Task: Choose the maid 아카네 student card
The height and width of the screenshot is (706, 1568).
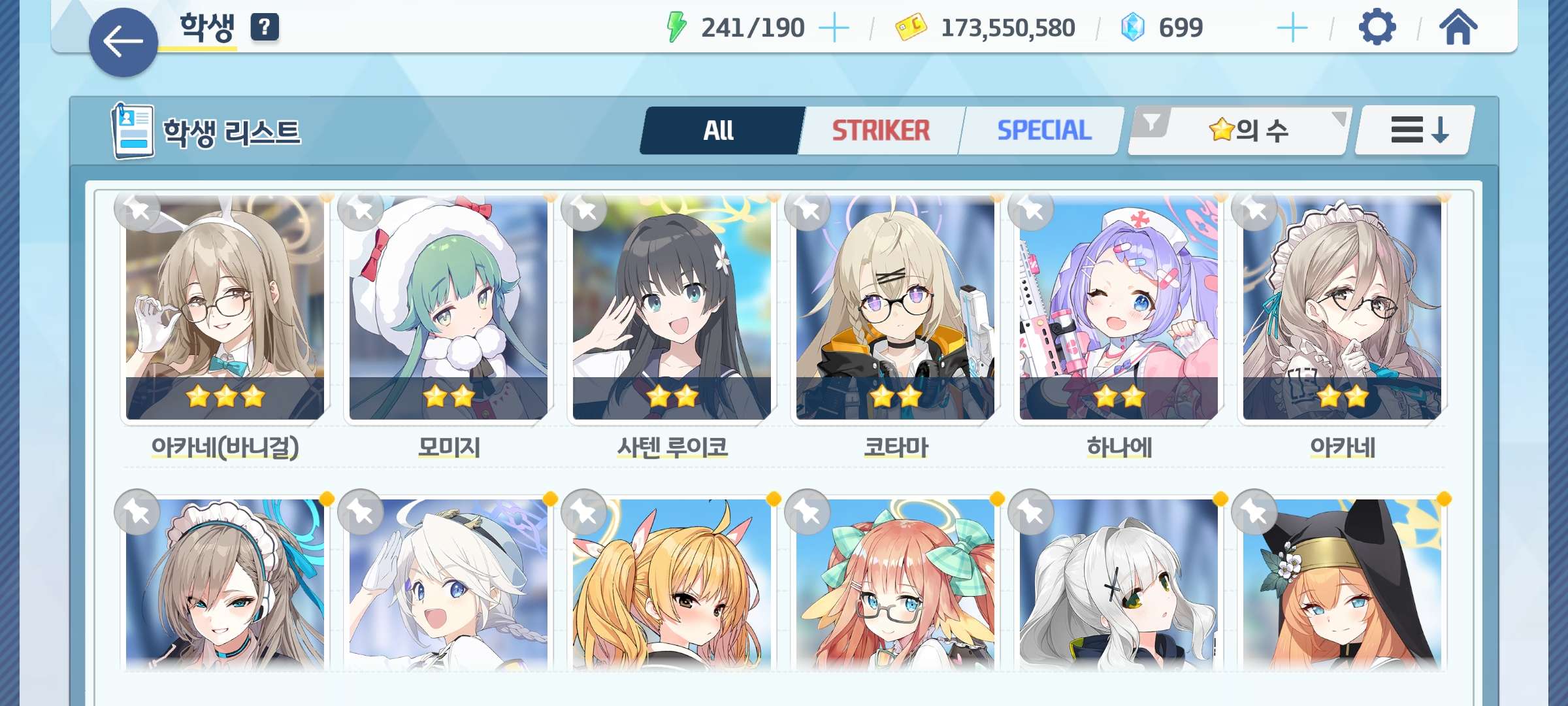Action: click(x=1342, y=307)
